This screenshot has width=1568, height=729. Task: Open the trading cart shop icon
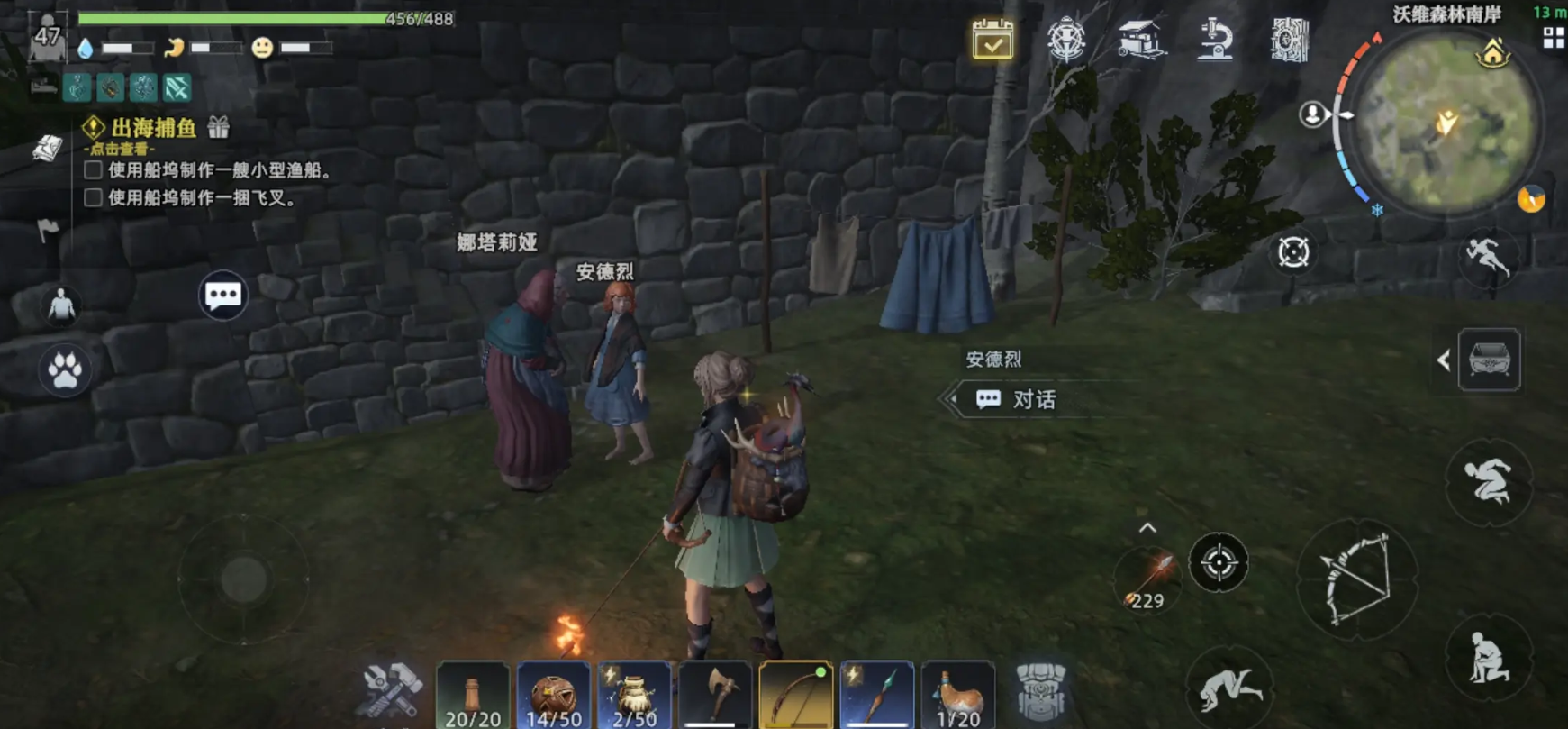coord(1140,41)
